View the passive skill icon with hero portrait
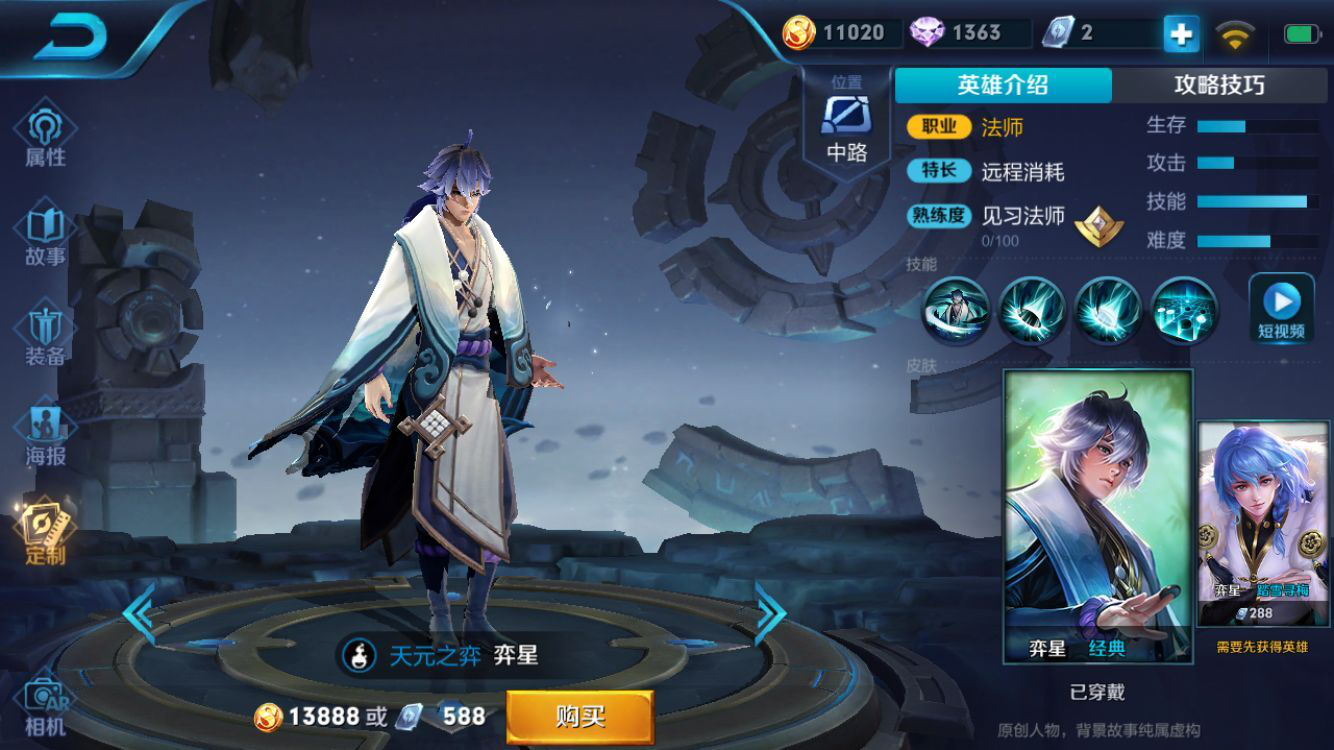 (956, 310)
